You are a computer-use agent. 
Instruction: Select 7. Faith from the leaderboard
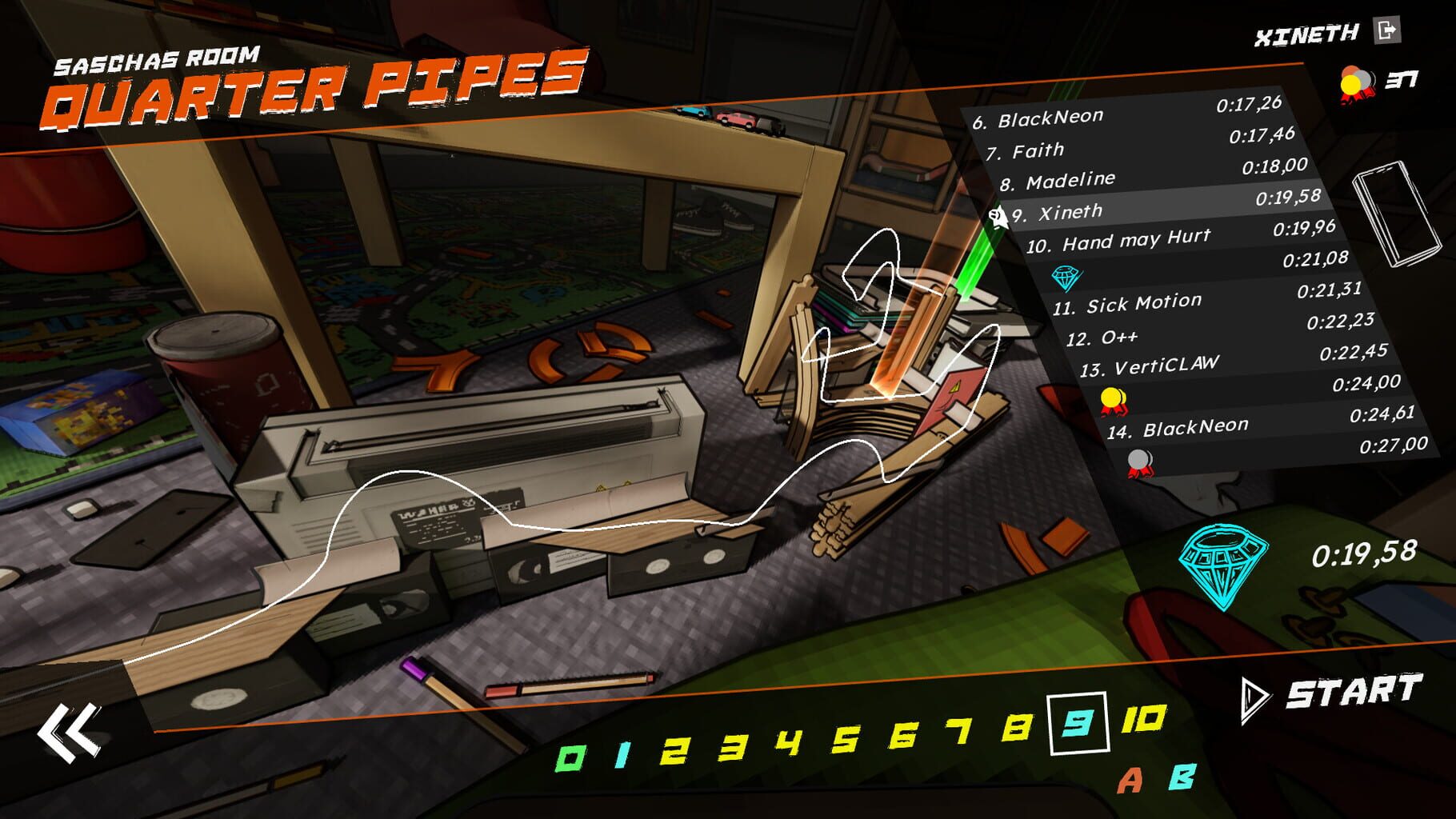(1040, 150)
